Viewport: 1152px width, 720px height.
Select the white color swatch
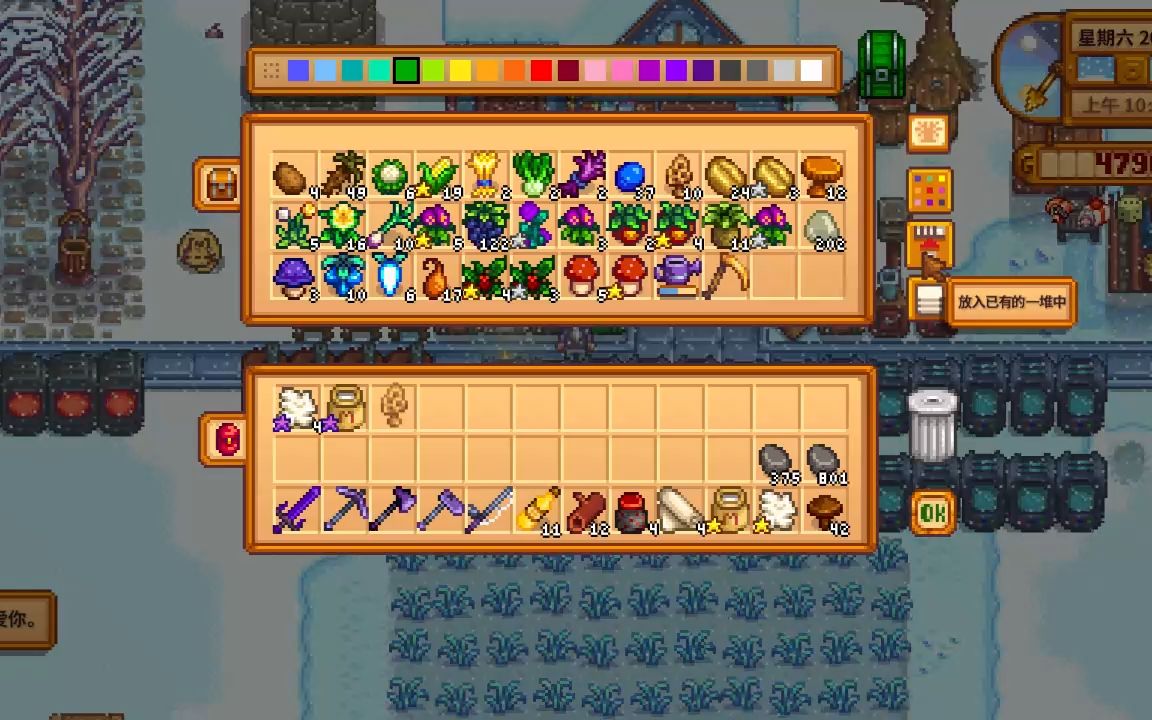(811, 70)
